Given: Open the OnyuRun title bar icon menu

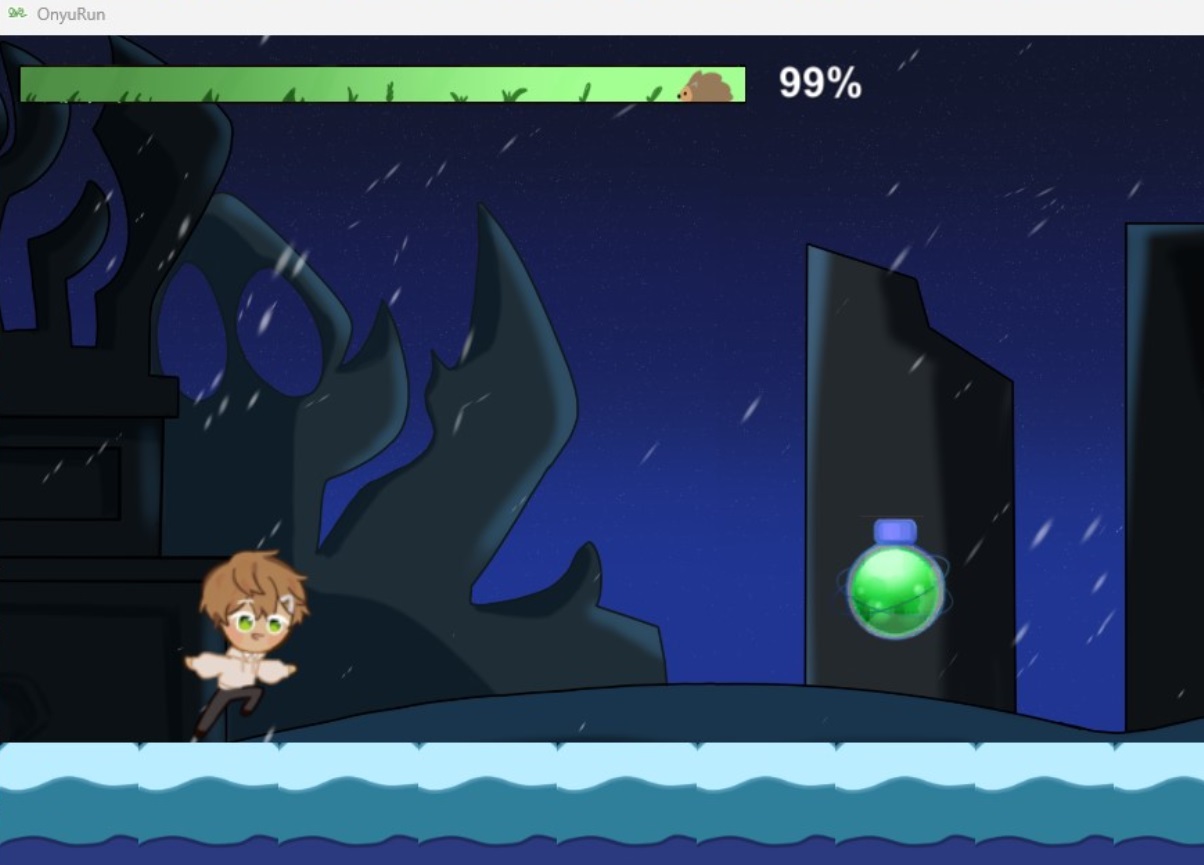Looking at the screenshot, I should 16,14.
